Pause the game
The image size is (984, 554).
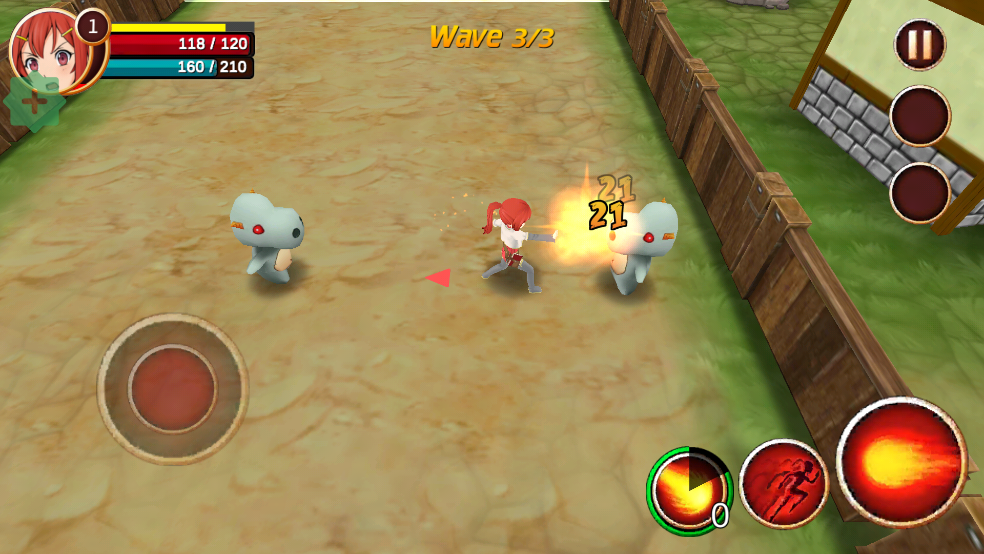pyautogui.click(x=919, y=45)
